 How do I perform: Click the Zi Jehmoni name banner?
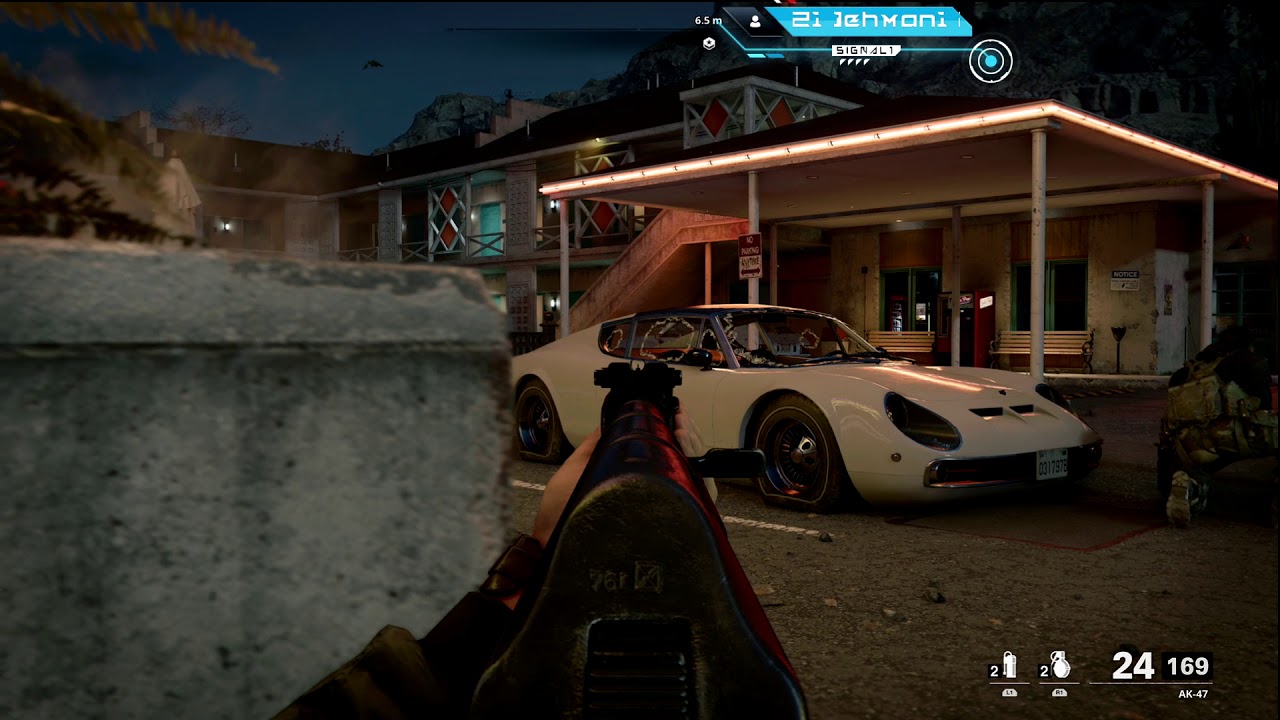tap(869, 21)
